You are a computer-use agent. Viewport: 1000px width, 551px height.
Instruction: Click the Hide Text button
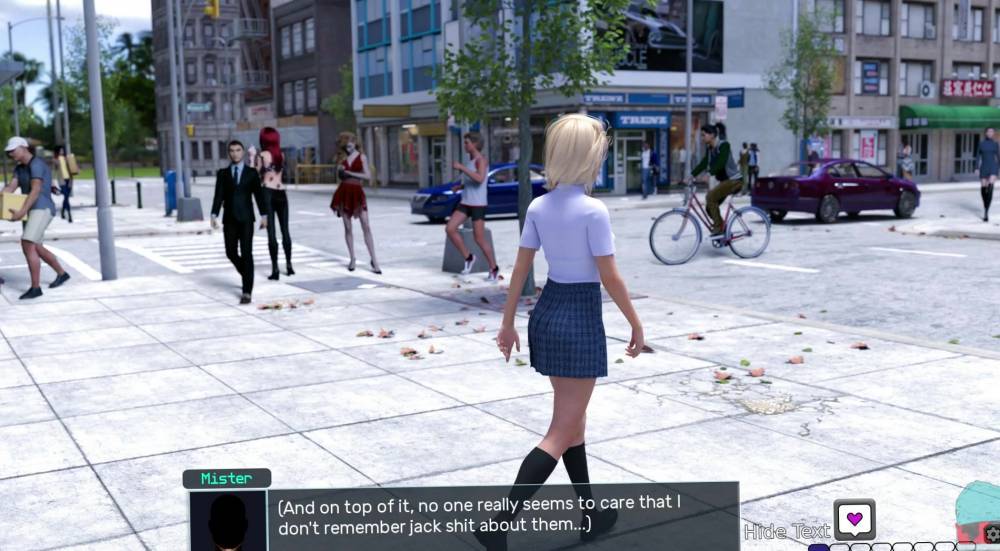pos(787,531)
